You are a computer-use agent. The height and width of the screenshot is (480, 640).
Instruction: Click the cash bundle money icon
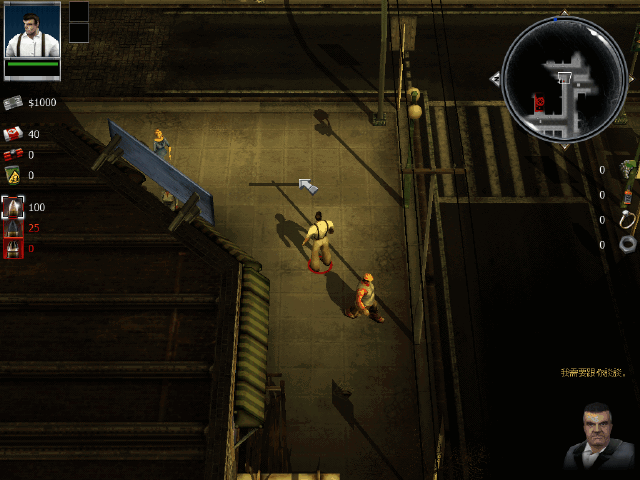tap(13, 103)
